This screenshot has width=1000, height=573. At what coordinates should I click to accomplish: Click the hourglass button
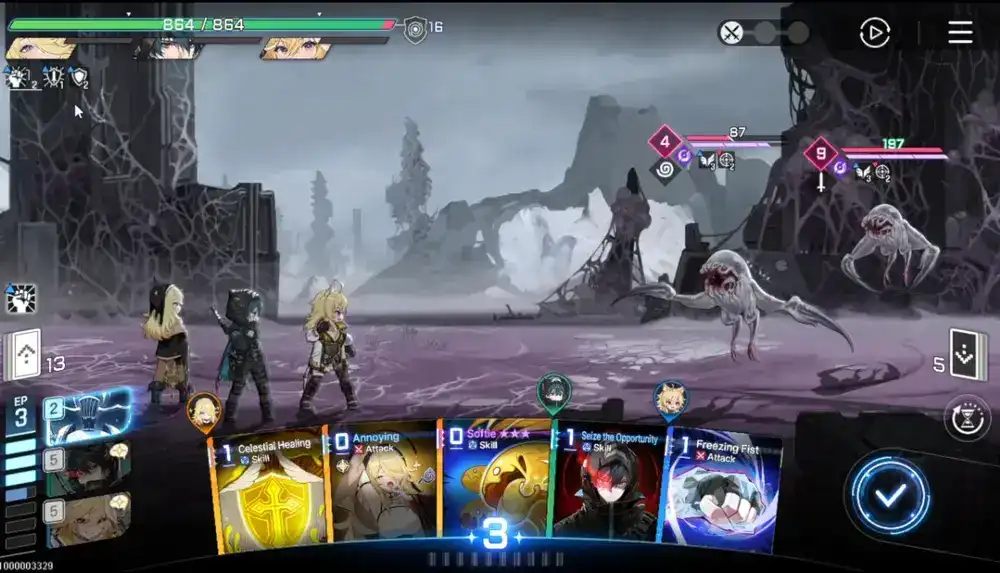pyautogui.click(x=967, y=418)
